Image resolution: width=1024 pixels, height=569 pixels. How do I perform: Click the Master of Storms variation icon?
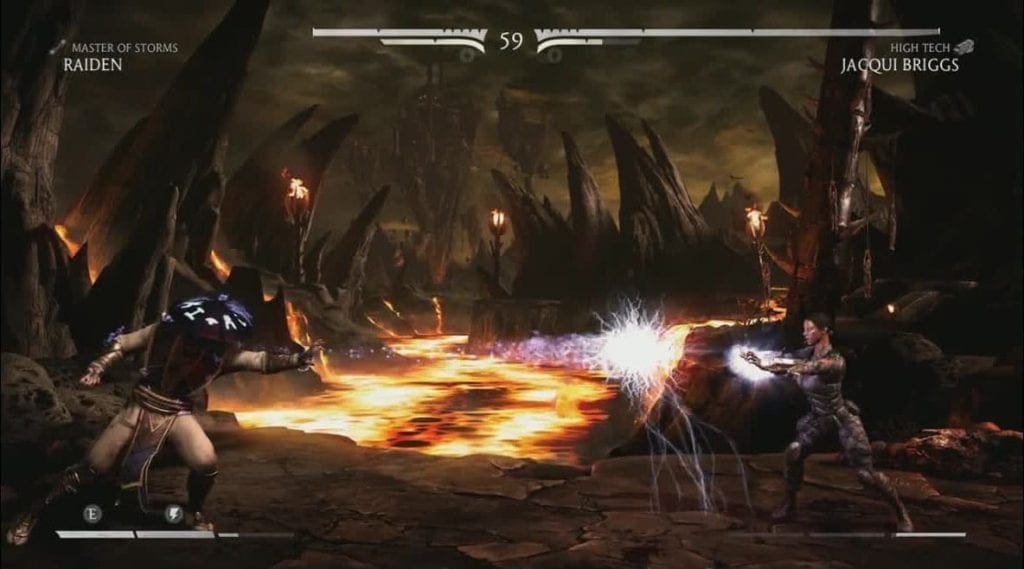pos(55,46)
